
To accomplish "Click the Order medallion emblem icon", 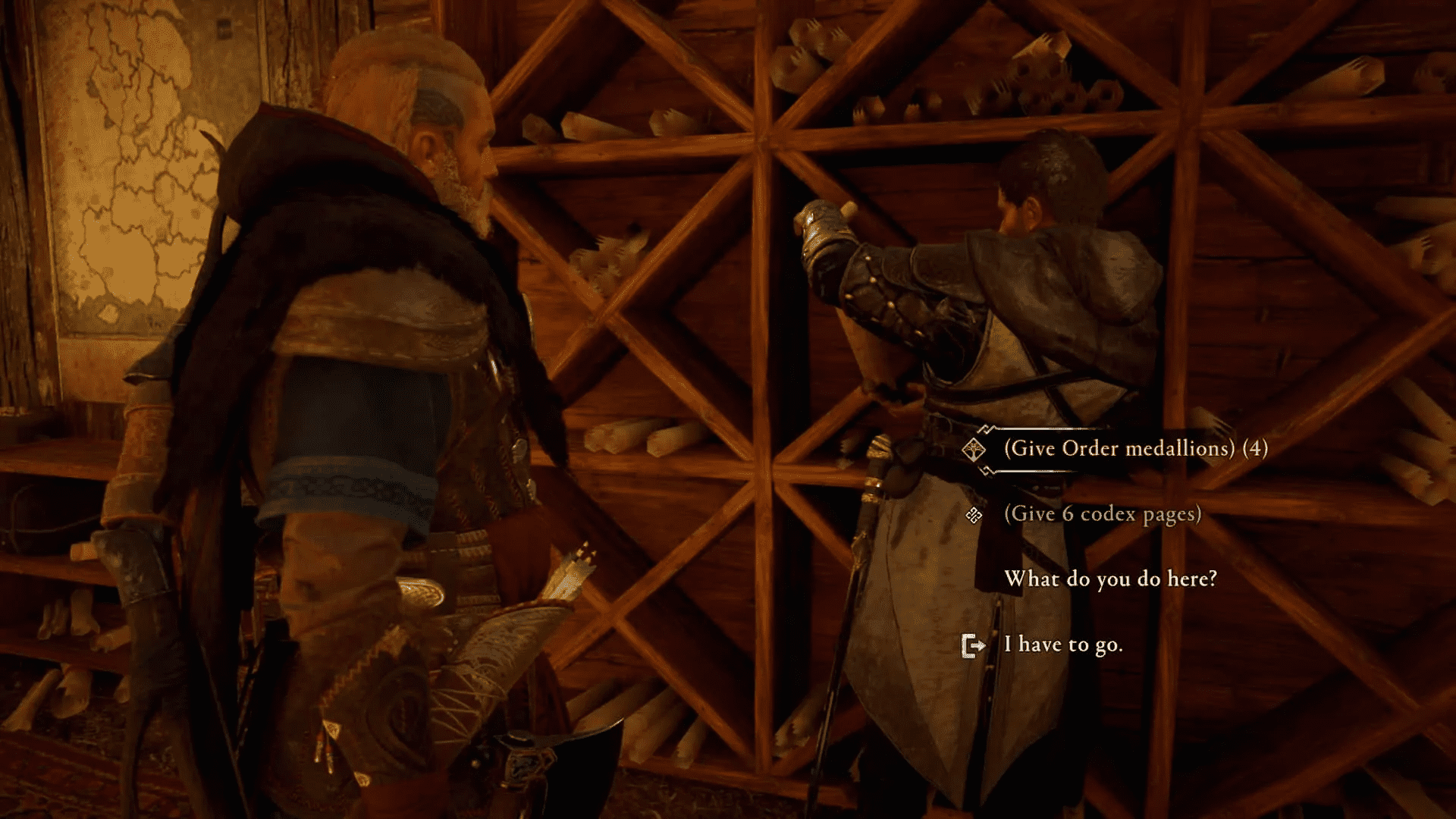I will (x=975, y=448).
